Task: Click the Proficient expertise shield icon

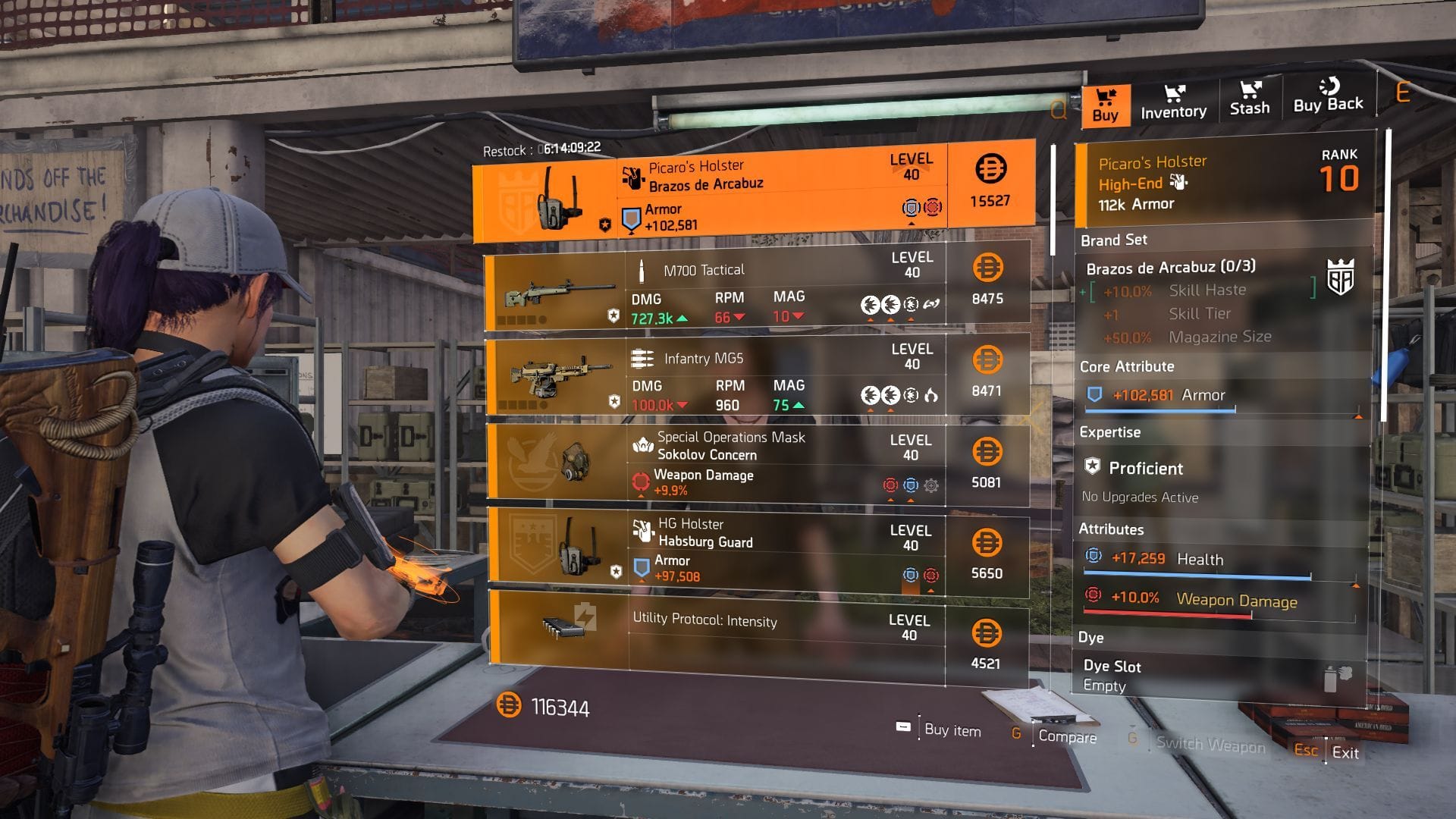Action: tap(1092, 468)
